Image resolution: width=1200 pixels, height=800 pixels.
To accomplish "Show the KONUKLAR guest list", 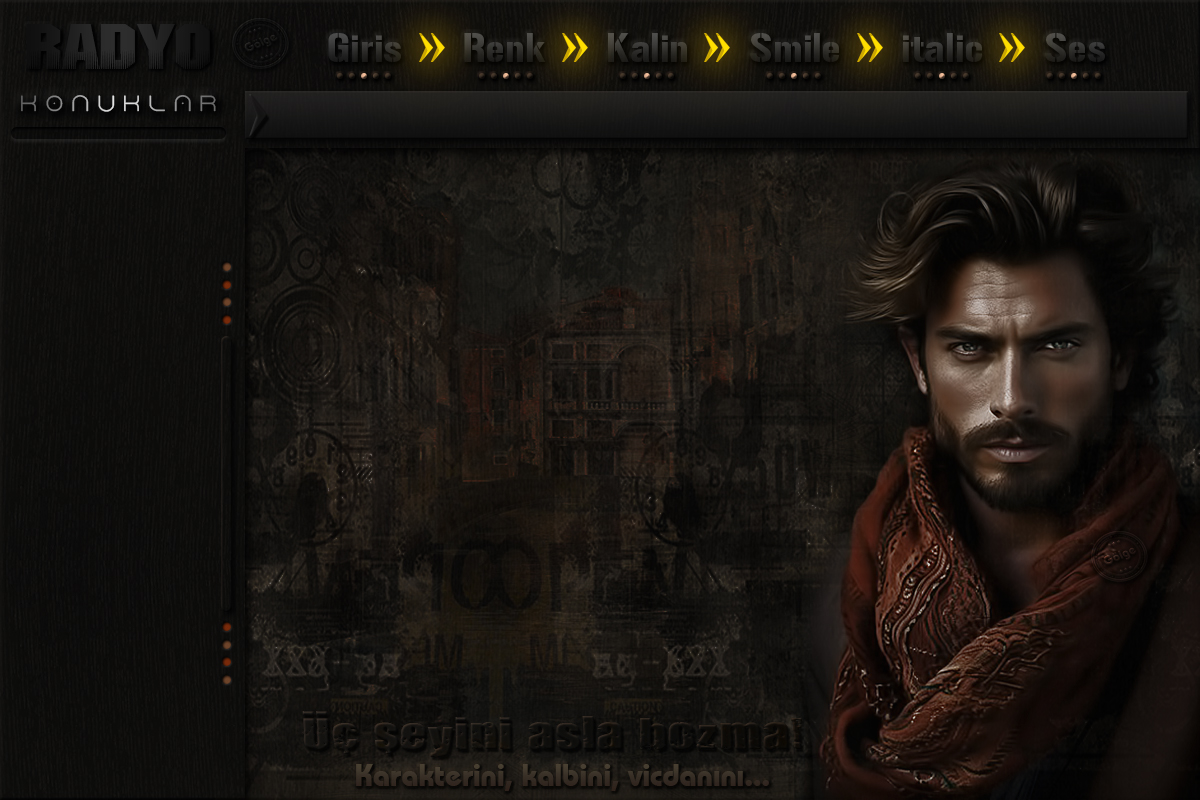I will [x=118, y=104].
